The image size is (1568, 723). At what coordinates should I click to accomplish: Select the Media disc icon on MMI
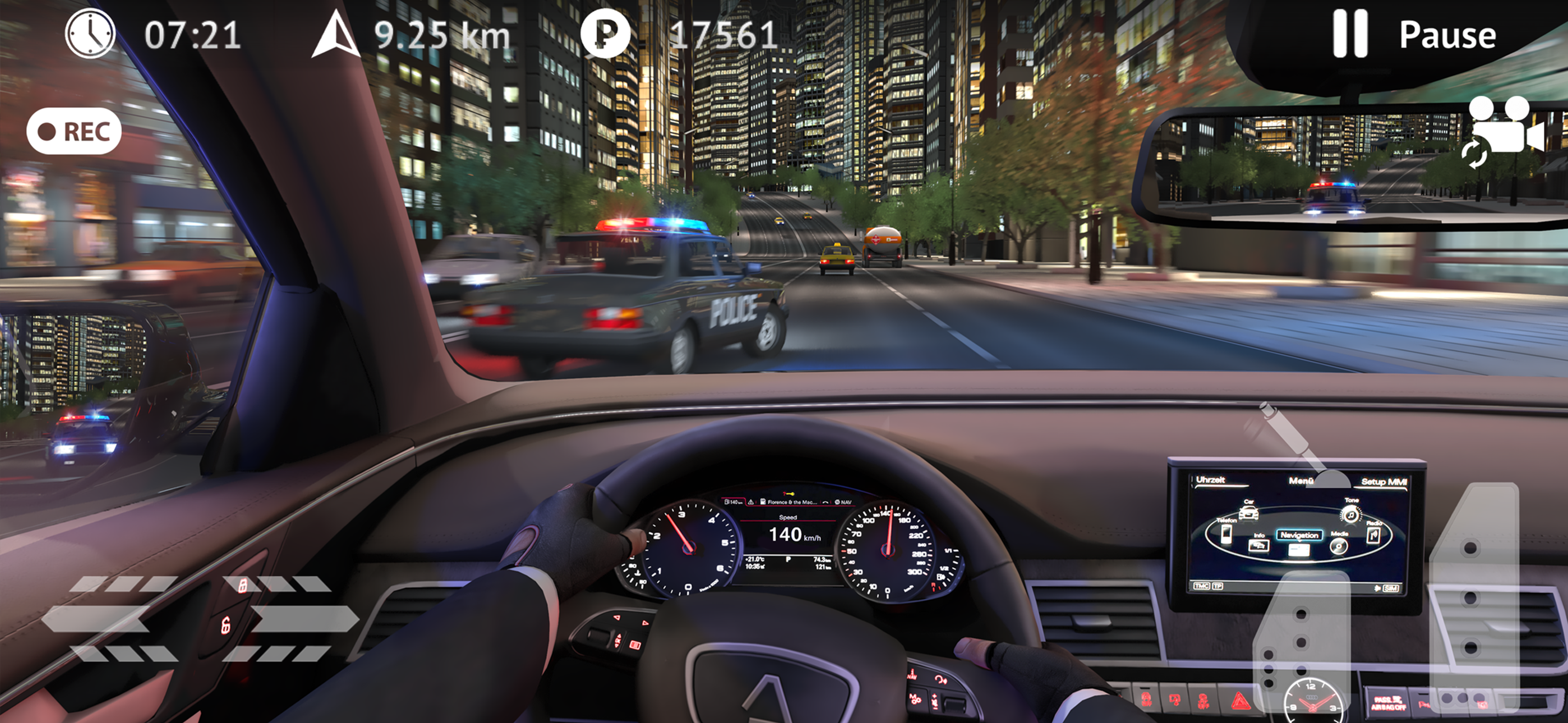pyautogui.click(x=1339, y=548)
